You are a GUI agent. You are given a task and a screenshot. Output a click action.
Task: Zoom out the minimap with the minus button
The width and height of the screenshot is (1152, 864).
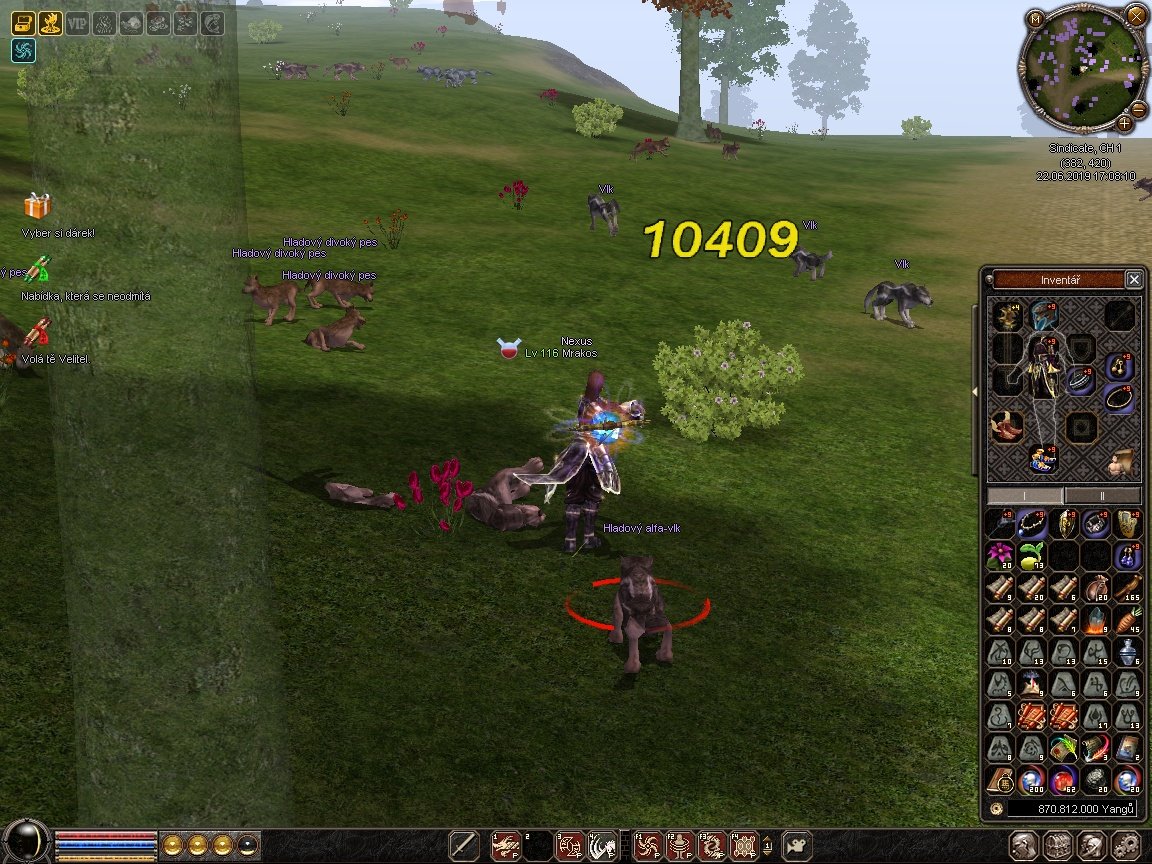[1138, 108]
